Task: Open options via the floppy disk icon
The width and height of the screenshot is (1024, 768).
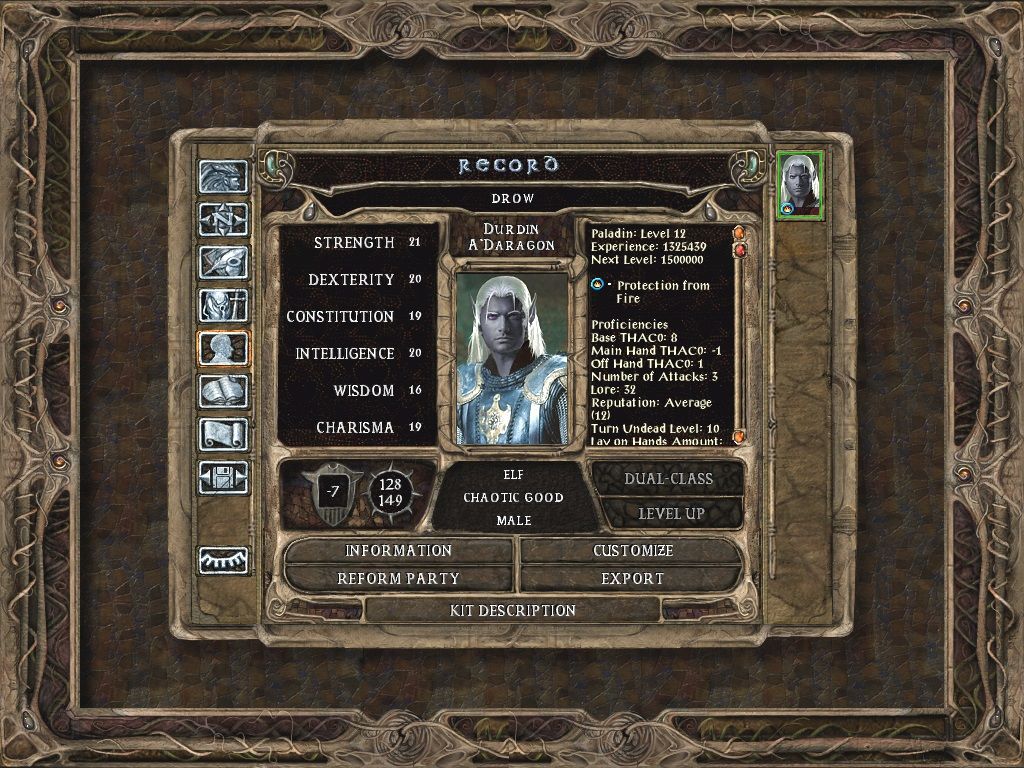Action: 222,477
